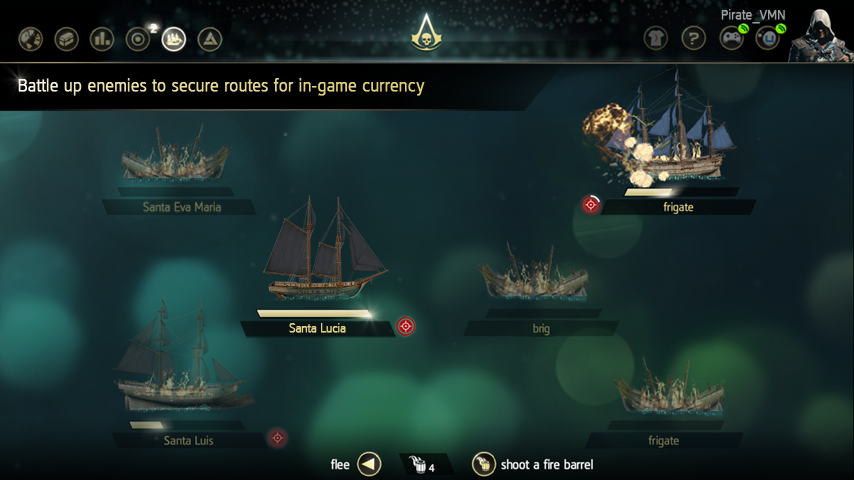This screenshot has height=480, width=854.
Task: Open the Abstergo triangle logo icon
Action: click(210, 39)
